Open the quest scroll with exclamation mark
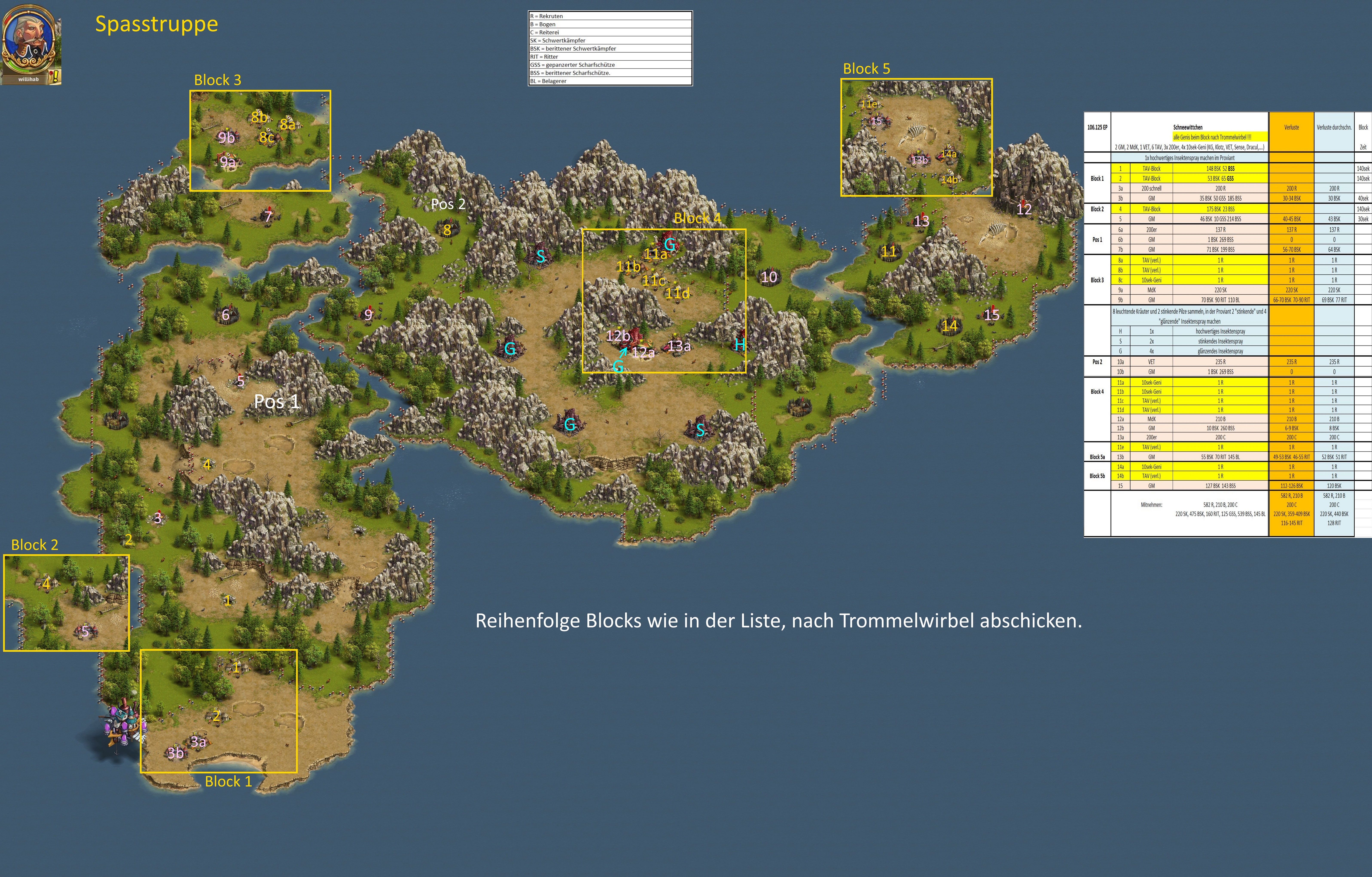 55,77
